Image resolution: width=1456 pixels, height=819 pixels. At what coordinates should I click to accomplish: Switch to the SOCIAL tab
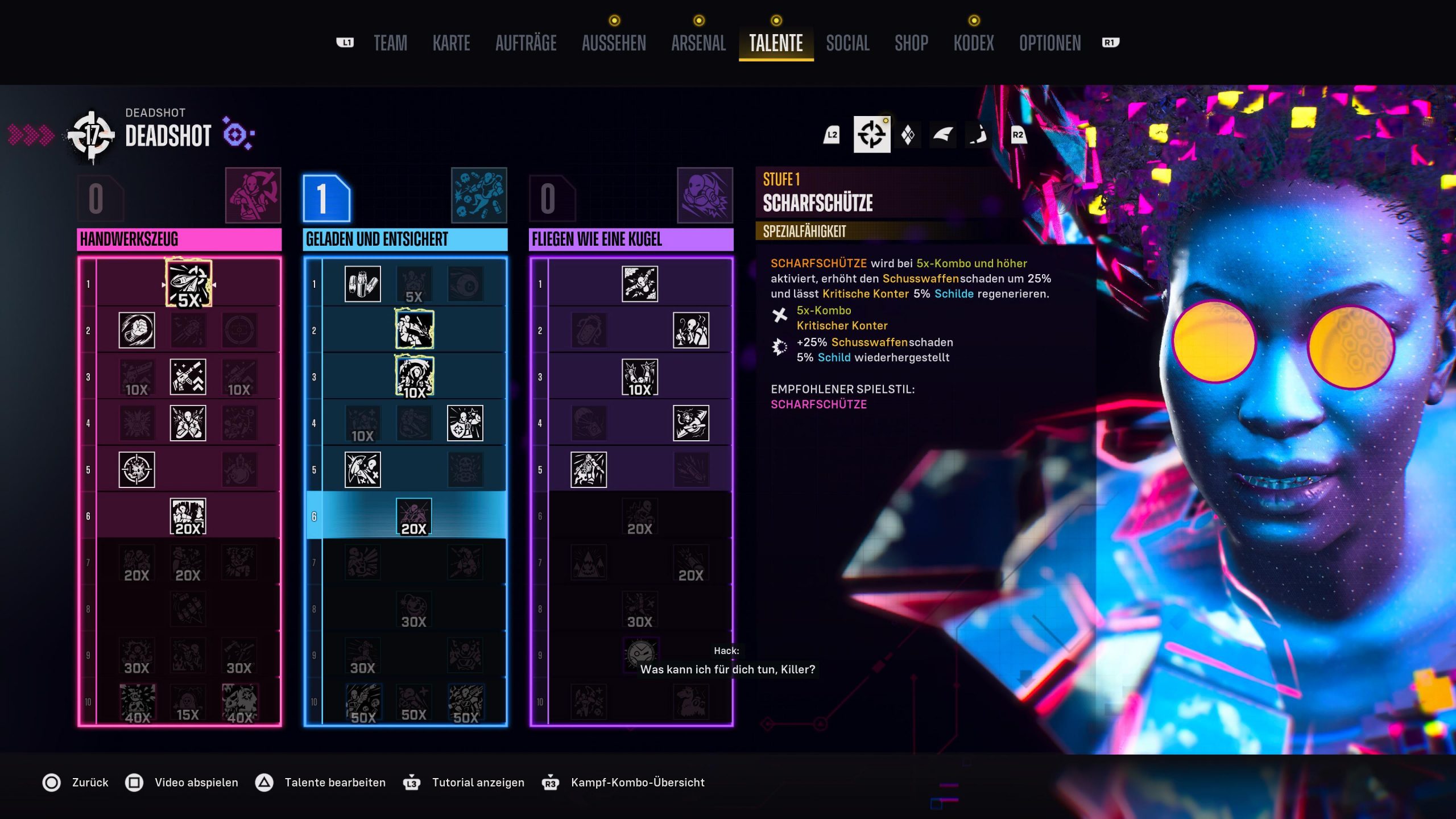[847, 43]
